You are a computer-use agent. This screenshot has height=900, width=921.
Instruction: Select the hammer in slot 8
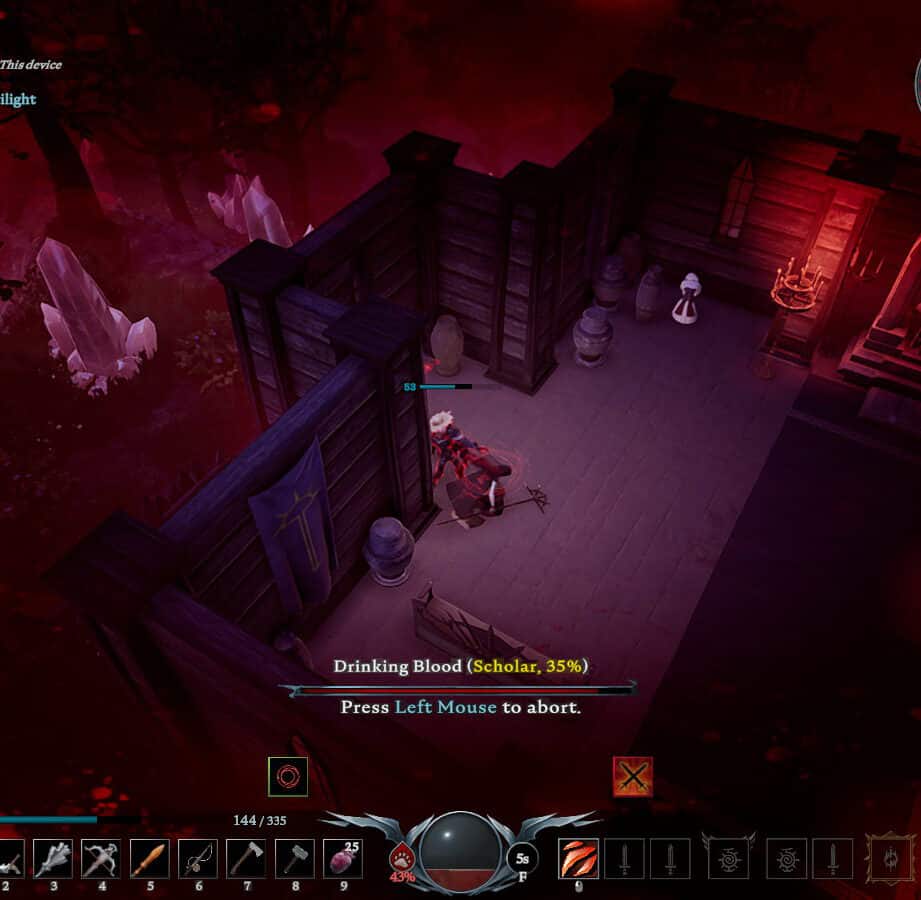click(x=294, y=858)
